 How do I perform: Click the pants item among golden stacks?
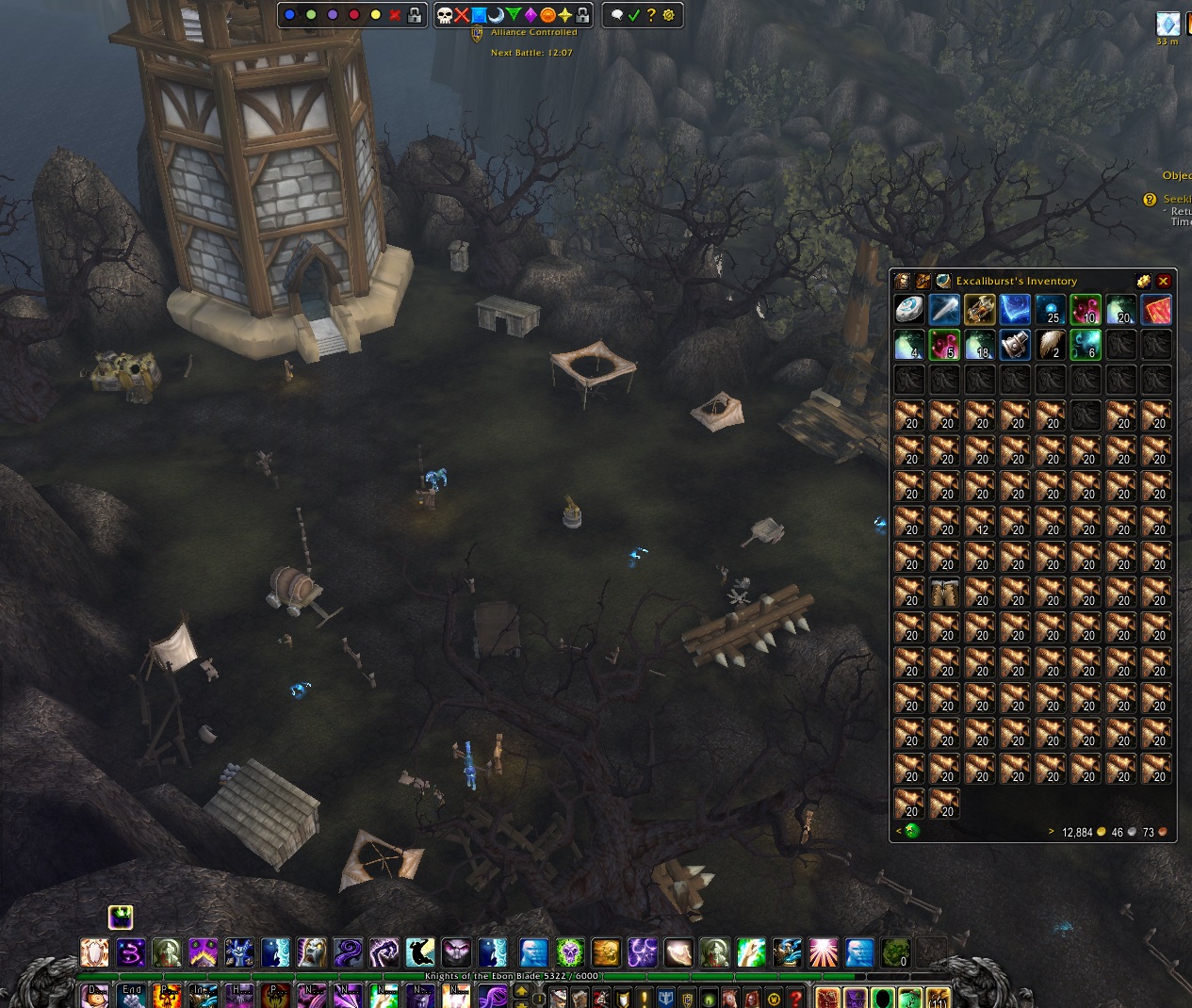tap(944, 592)
